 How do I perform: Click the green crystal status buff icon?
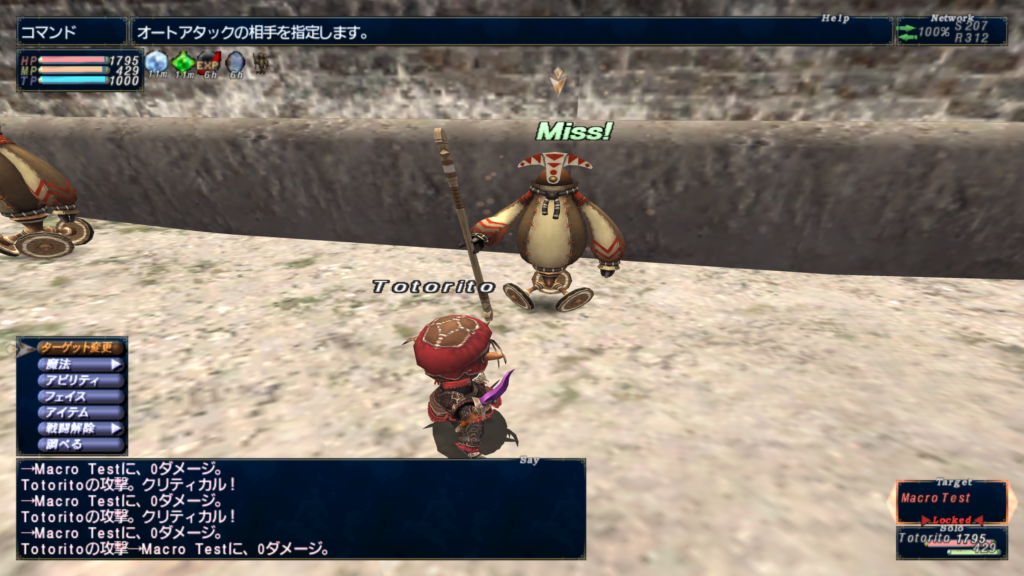tap(182, 62)
